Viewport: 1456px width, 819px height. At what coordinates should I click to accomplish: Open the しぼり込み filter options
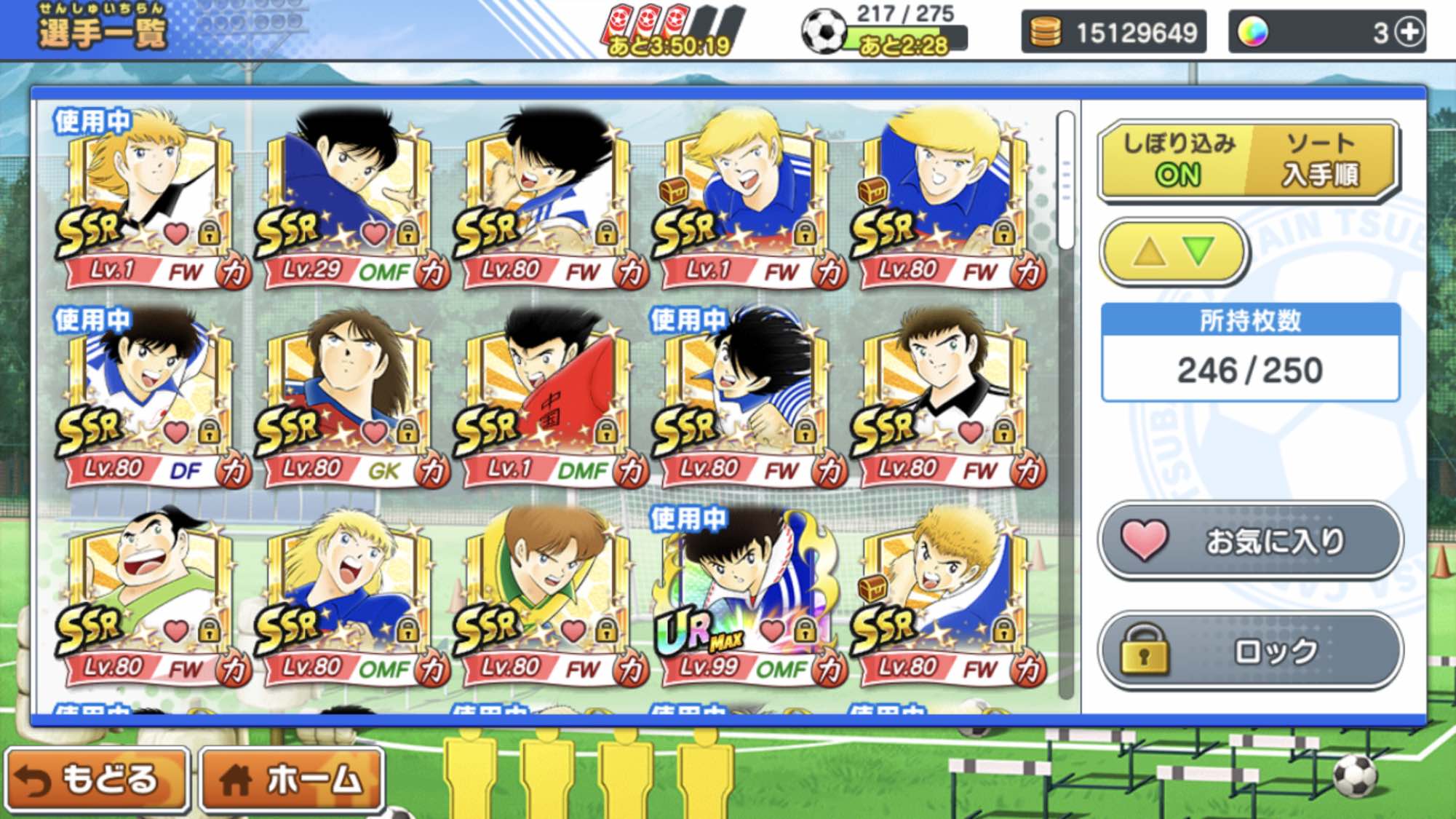1177,159
